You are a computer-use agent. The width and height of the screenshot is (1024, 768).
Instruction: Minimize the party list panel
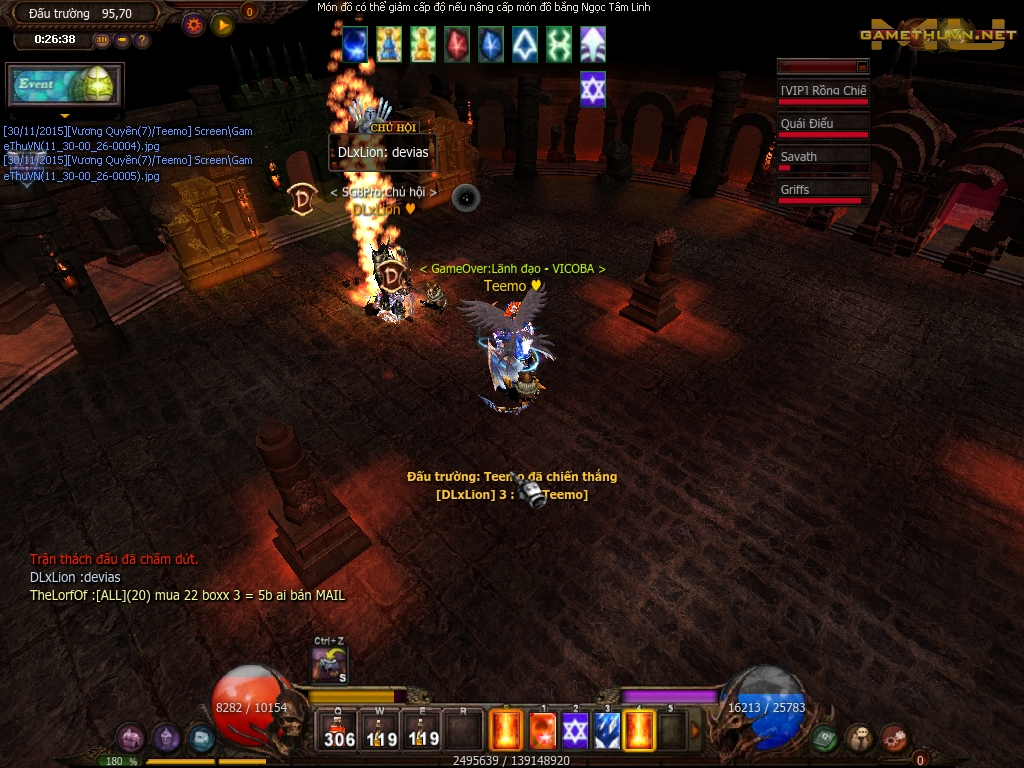862,66
